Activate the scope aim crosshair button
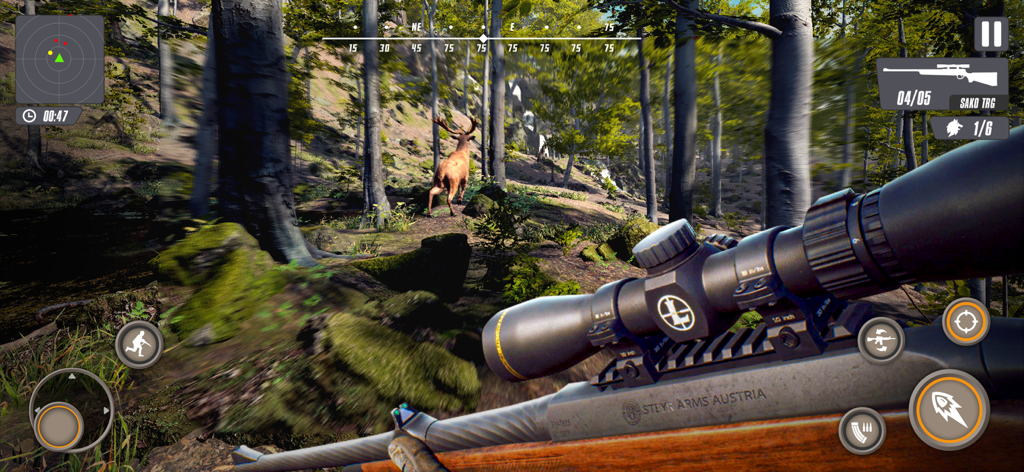This screenshot has width=1024, height=472. click(966, 322)
